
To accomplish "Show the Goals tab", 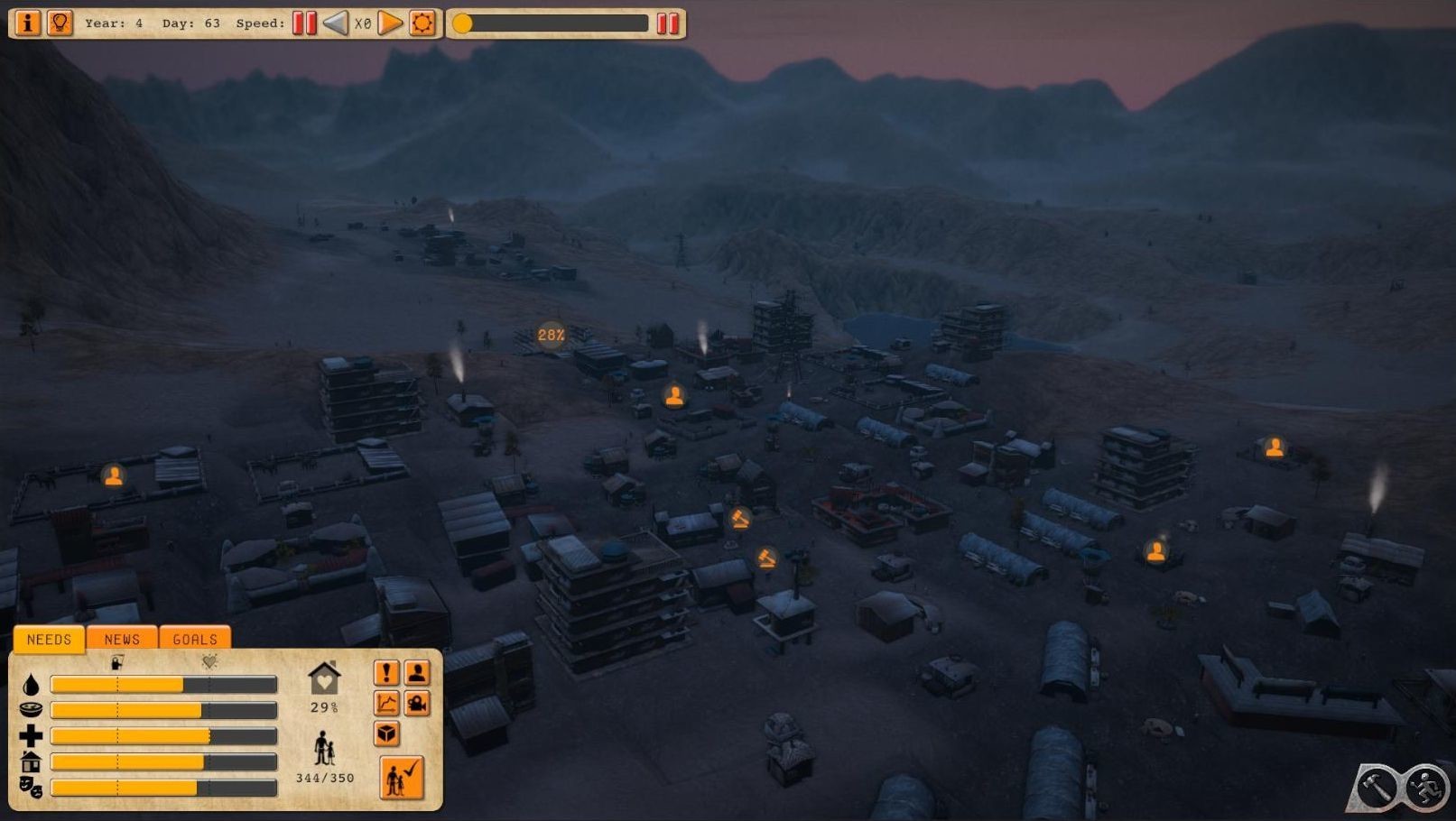I will (x=195, y=639).
